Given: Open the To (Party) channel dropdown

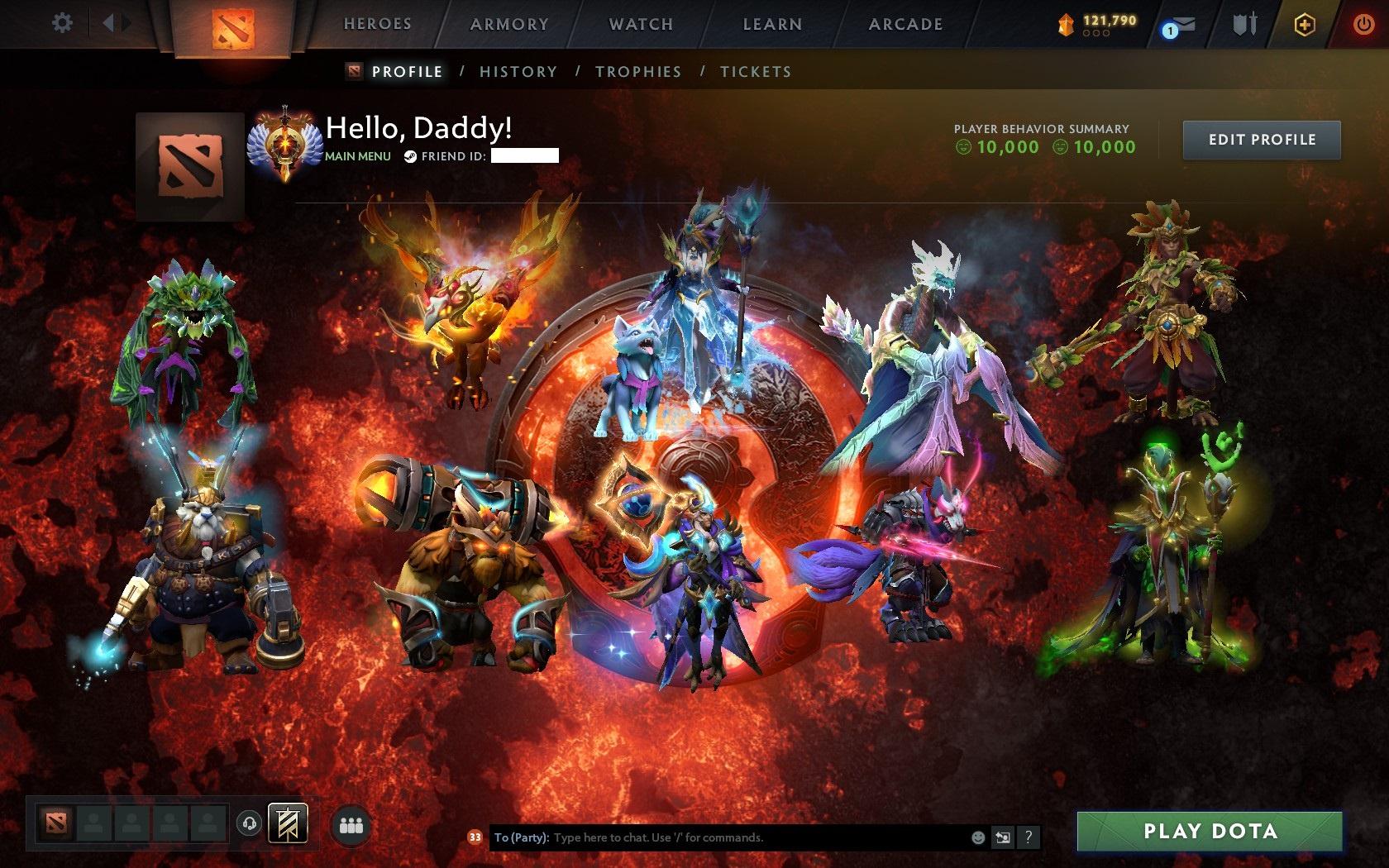Looking at the screenshot, I should [x=521, y=837].
